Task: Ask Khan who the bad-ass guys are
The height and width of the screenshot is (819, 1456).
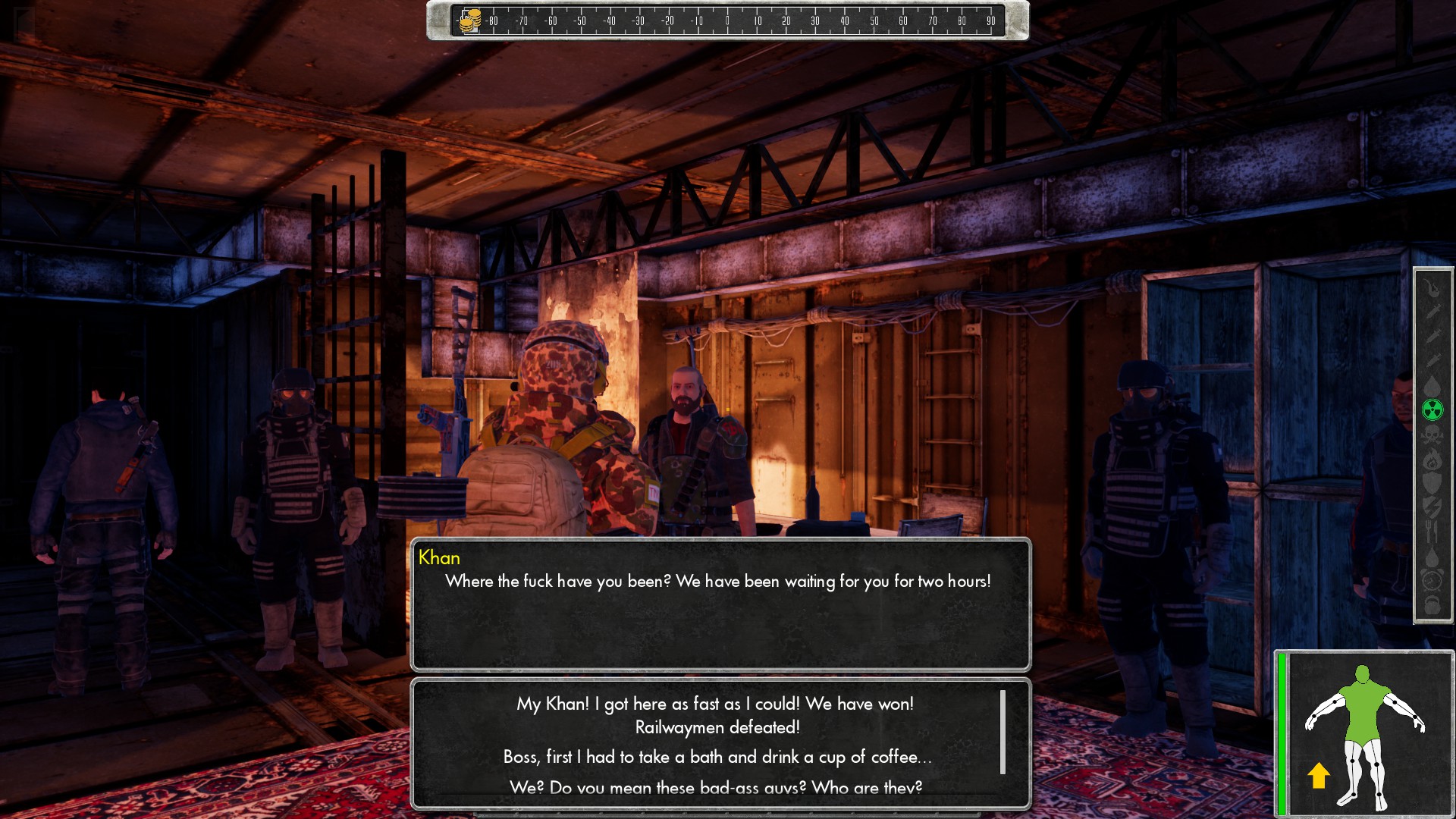Action: (x=716, y=787)
